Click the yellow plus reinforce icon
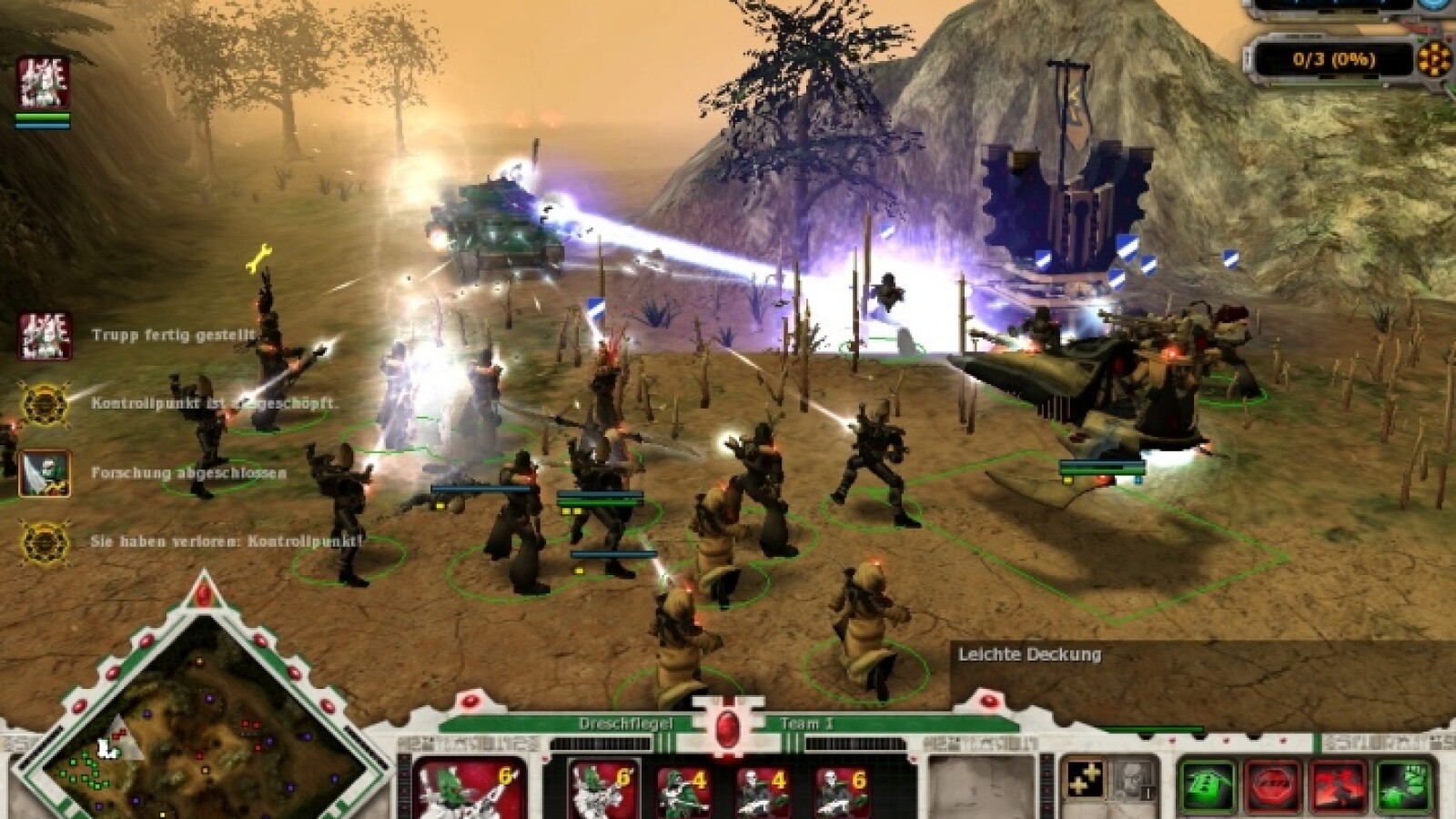Viewport: 1456px width, 819px height. tap(1085, 780)
